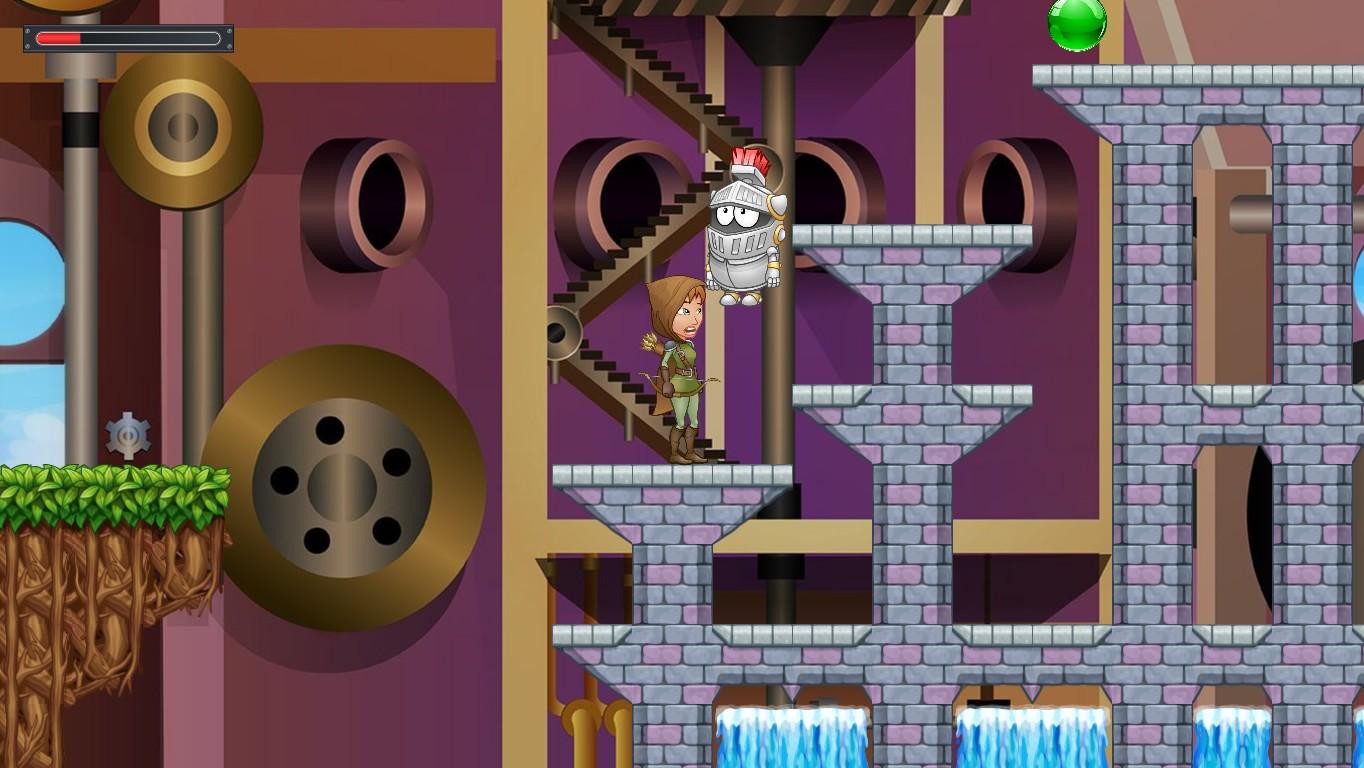The height and width of the screenshot is (768, 1364).
Task: Click the quiver of arrows on heroine's back
Action: [x=650, y=340]
